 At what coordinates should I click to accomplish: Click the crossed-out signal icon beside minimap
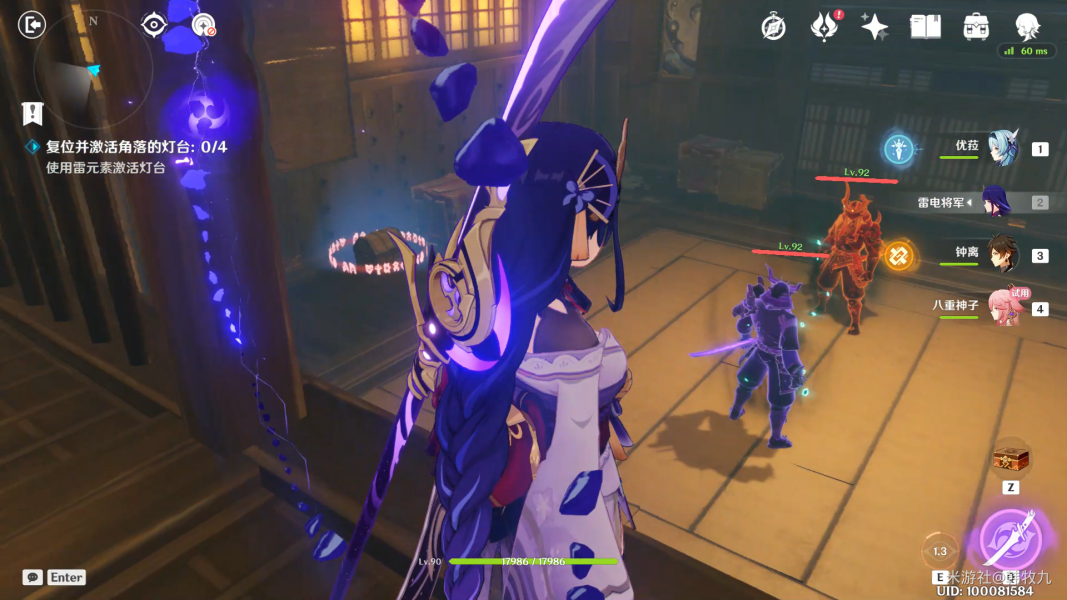205,26
